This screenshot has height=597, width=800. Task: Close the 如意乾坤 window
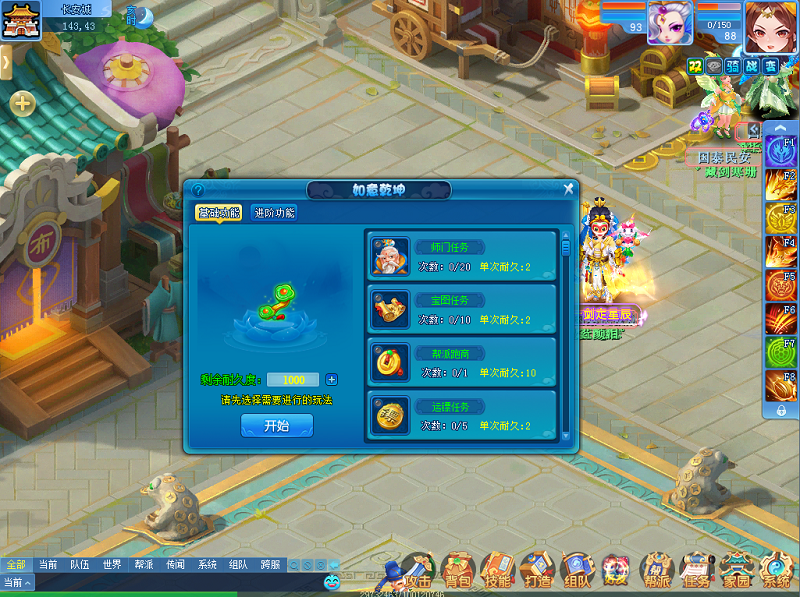pos(568,188)
